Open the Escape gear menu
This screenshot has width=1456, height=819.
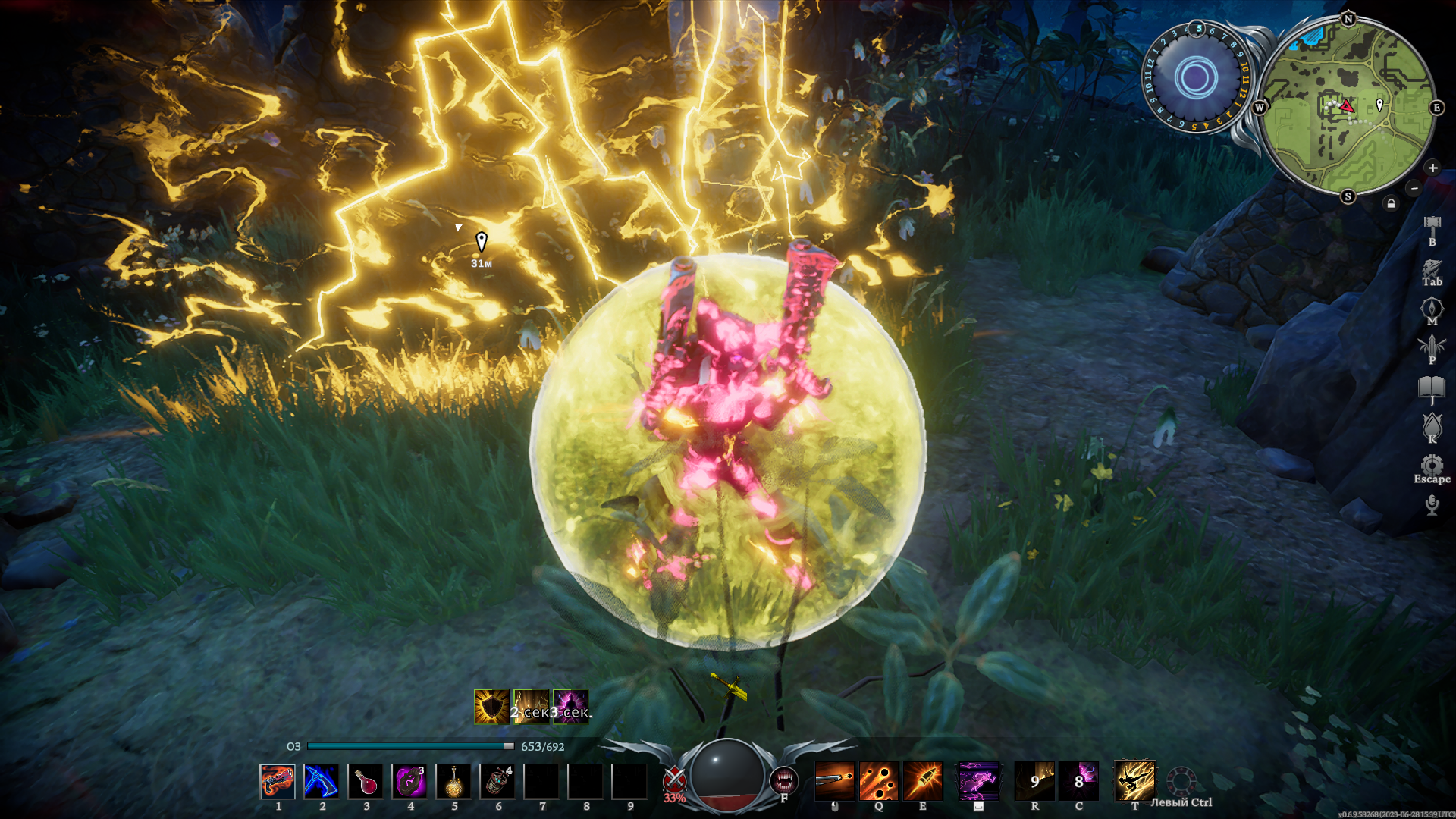[1432, 465]
